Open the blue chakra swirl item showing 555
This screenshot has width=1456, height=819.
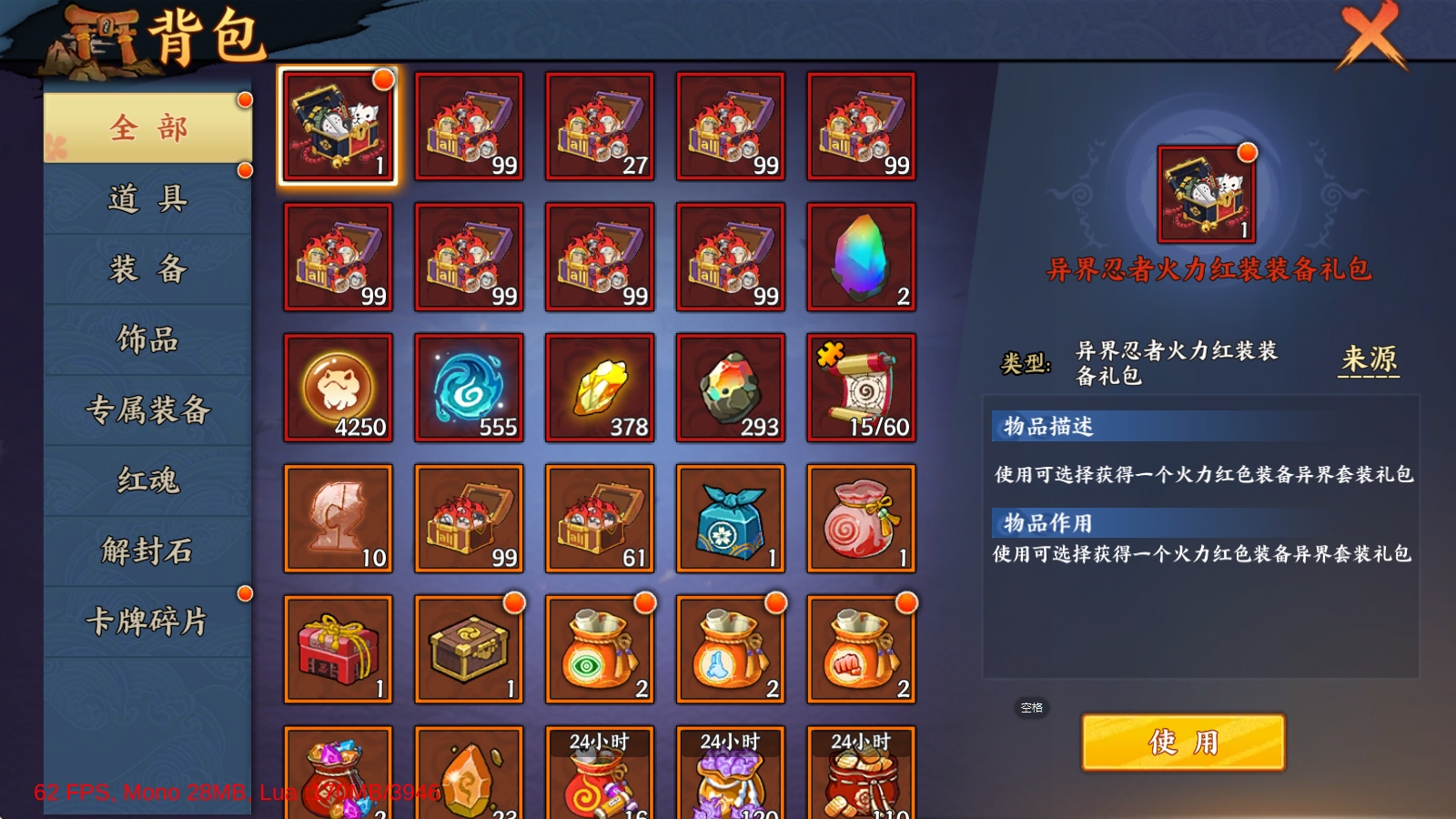point(469,386)
